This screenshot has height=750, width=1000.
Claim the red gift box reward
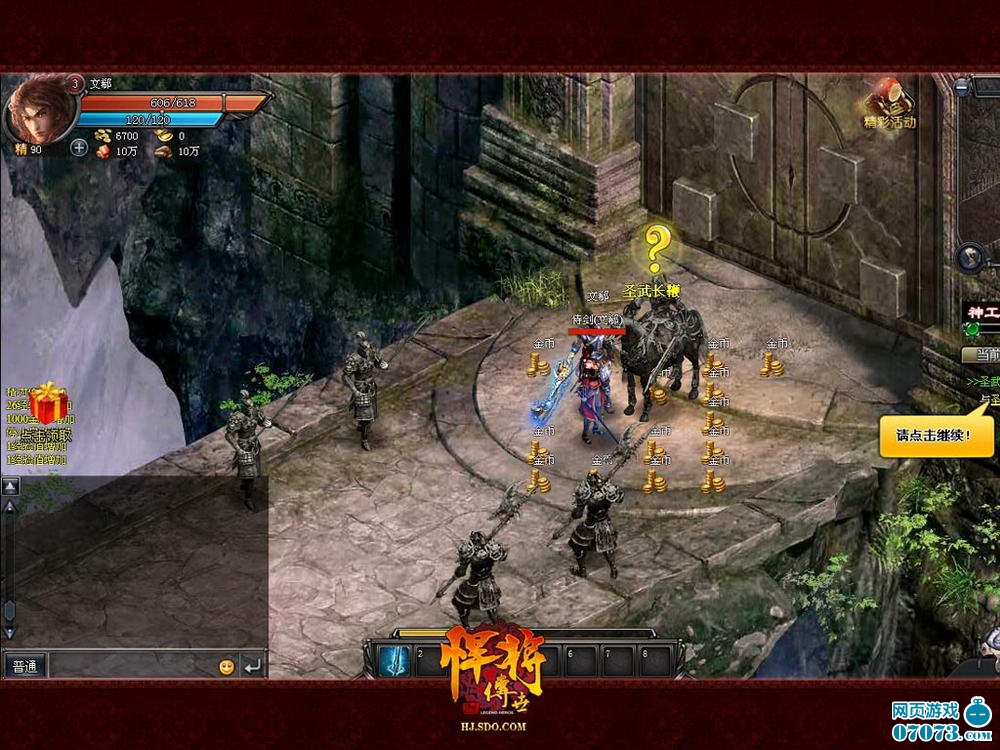(x=48, y=403)
